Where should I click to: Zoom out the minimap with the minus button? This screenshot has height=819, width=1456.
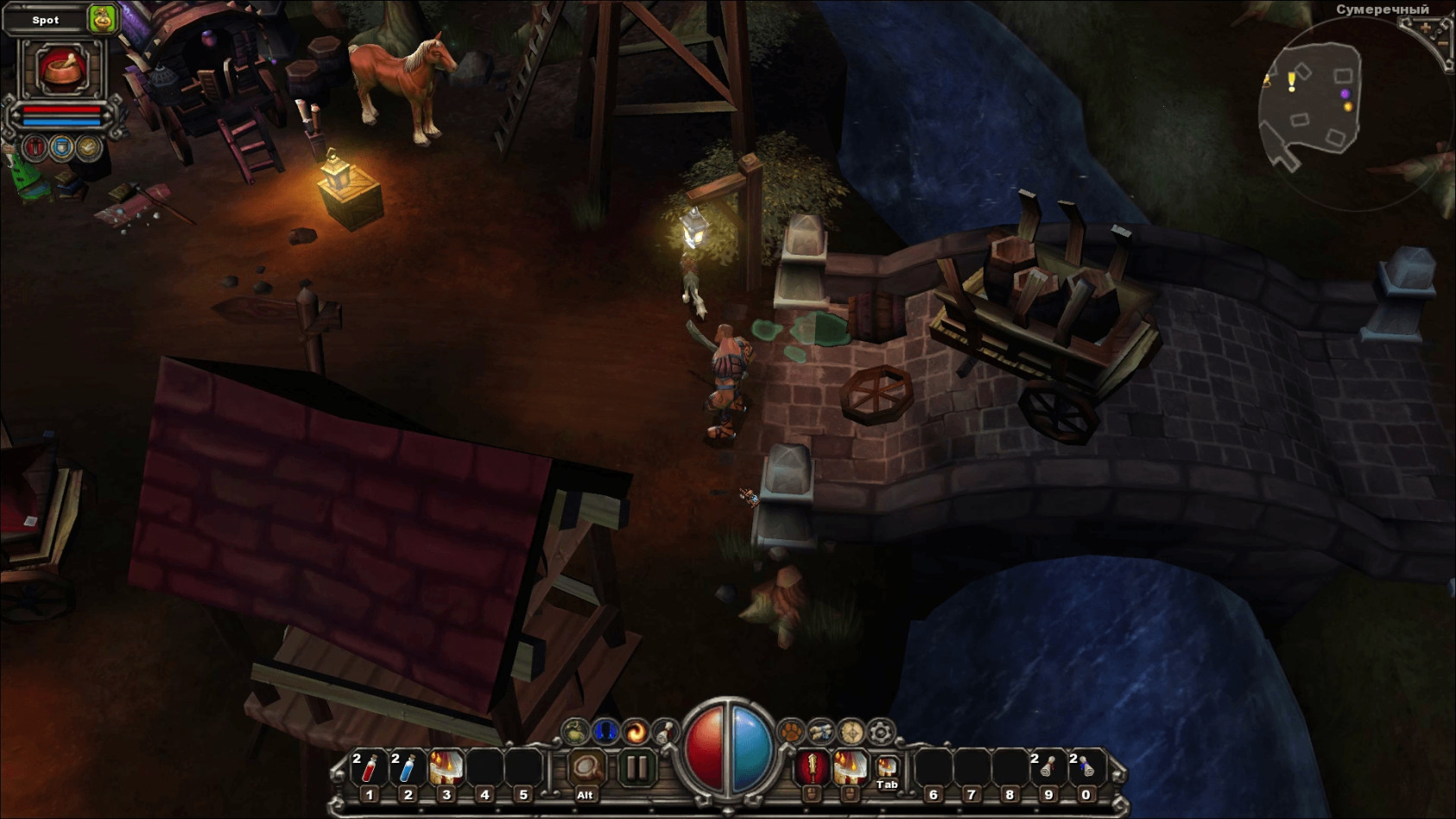pyautogui.click(x=1442, y=42)
